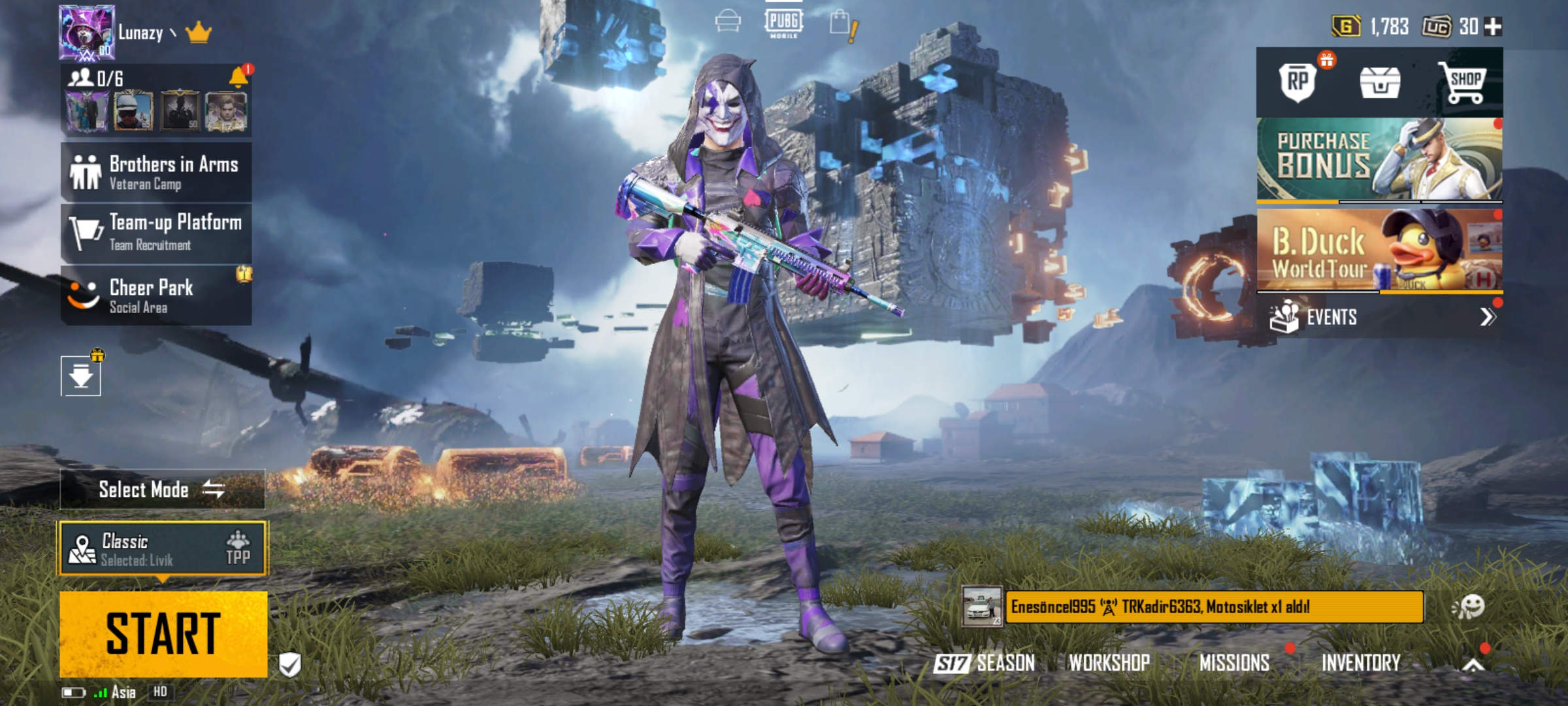The image size is (1568, 706).
Task: Enter Cheer Park Social Area
Action: coord(156,295)
